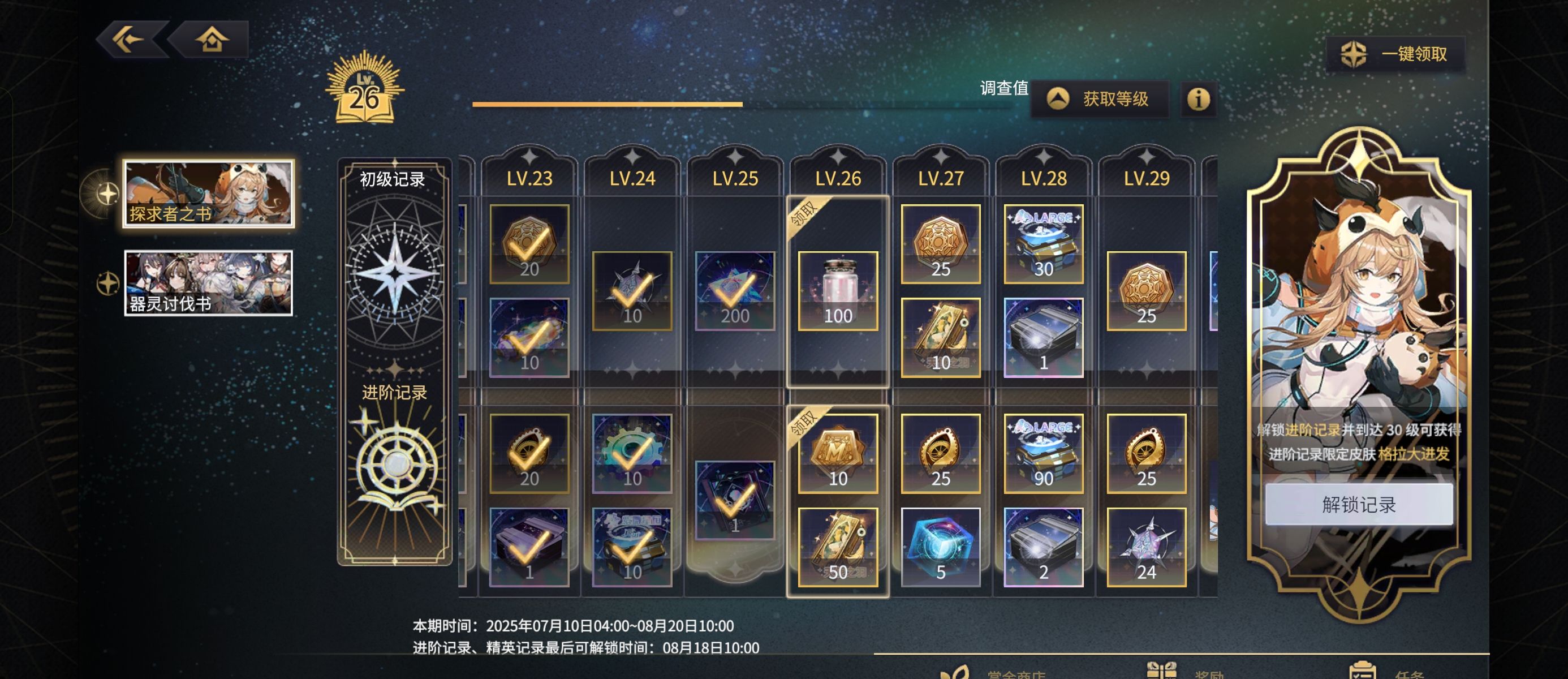Select the checked LV.23 coin reward

529,246
